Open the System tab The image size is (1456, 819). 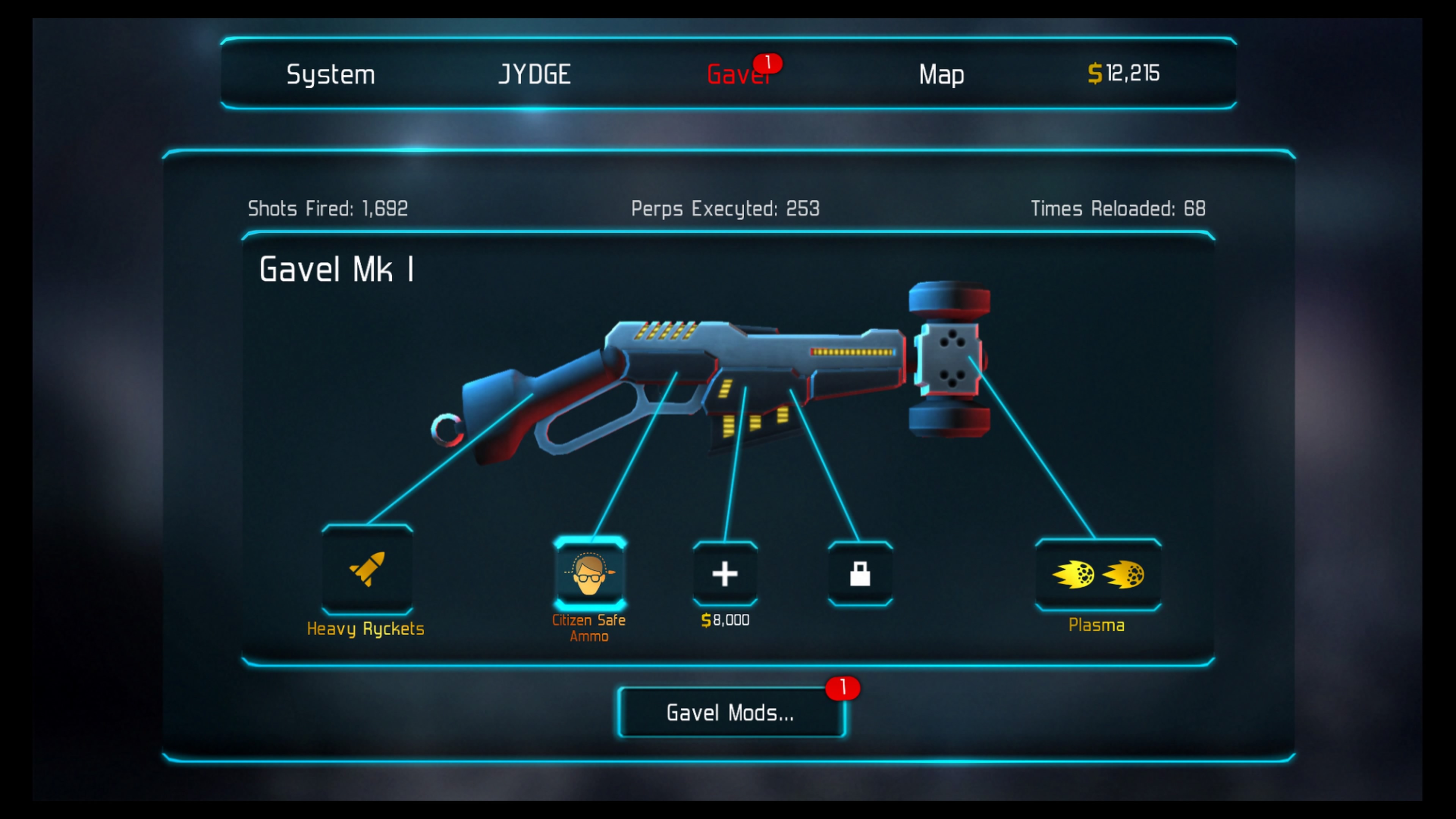[x=331, y=75]
